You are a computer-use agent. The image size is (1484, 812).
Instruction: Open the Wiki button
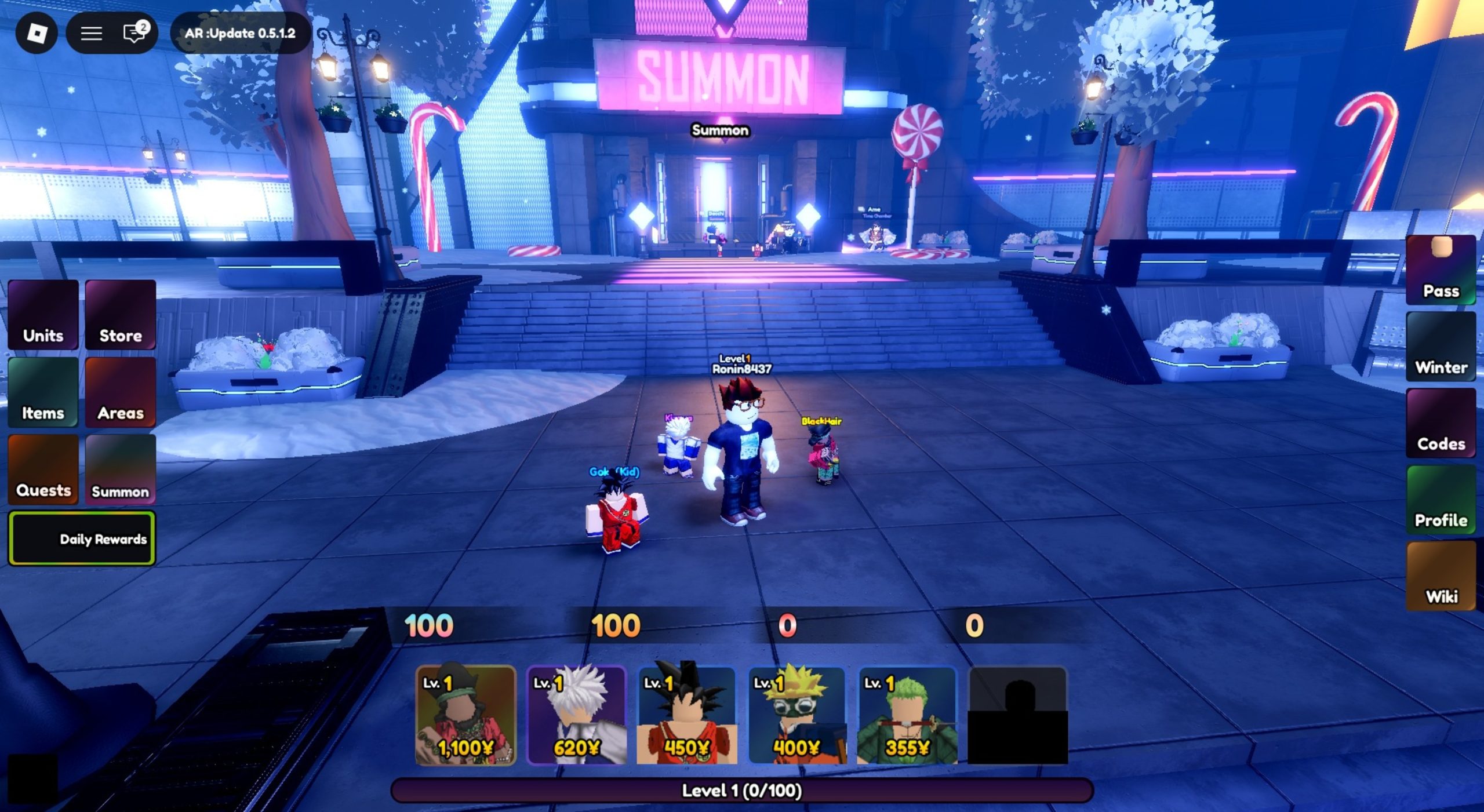[1441, 576]
